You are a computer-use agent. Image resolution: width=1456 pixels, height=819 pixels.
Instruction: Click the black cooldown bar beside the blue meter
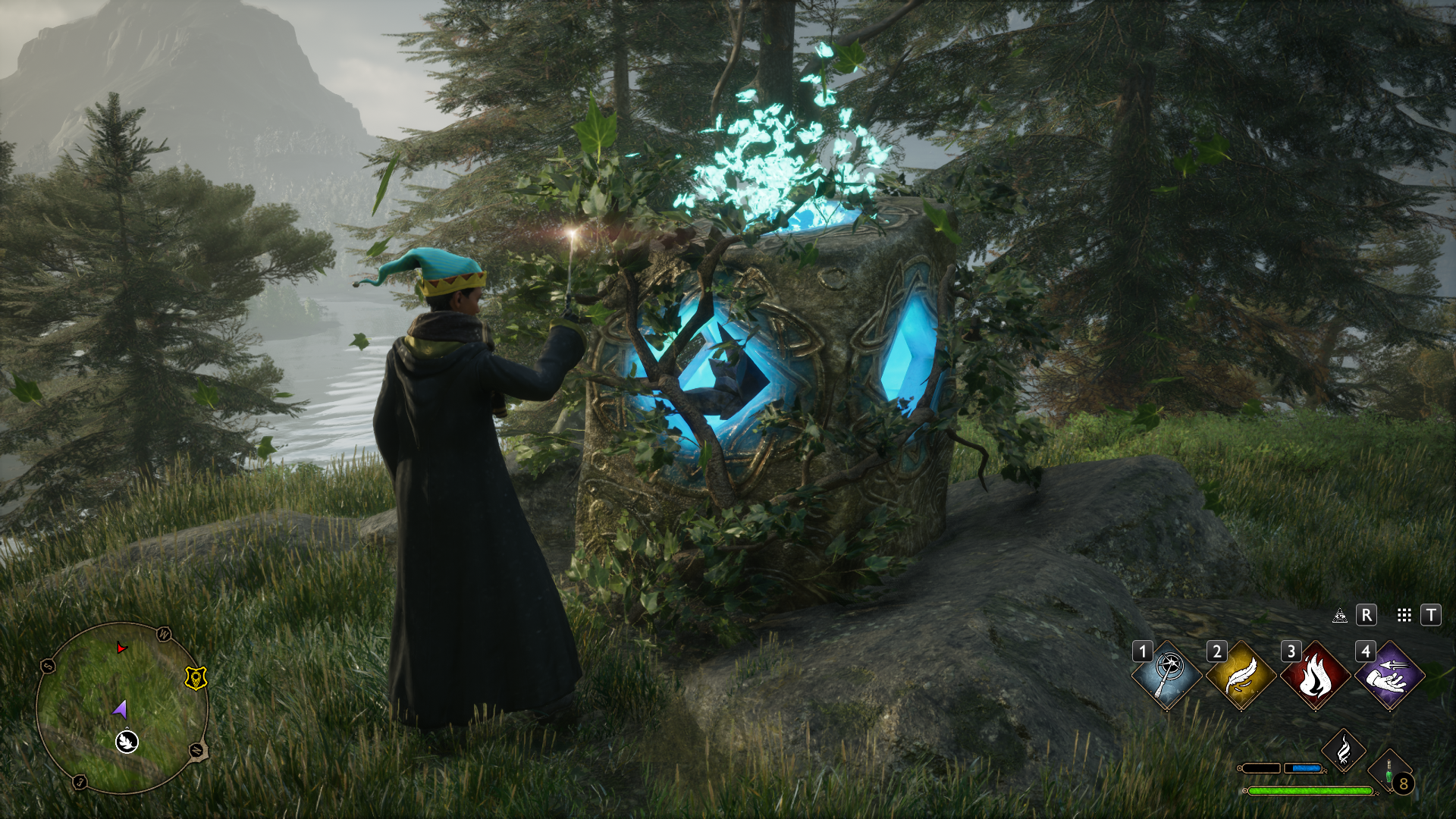[x=1262, y=767]
